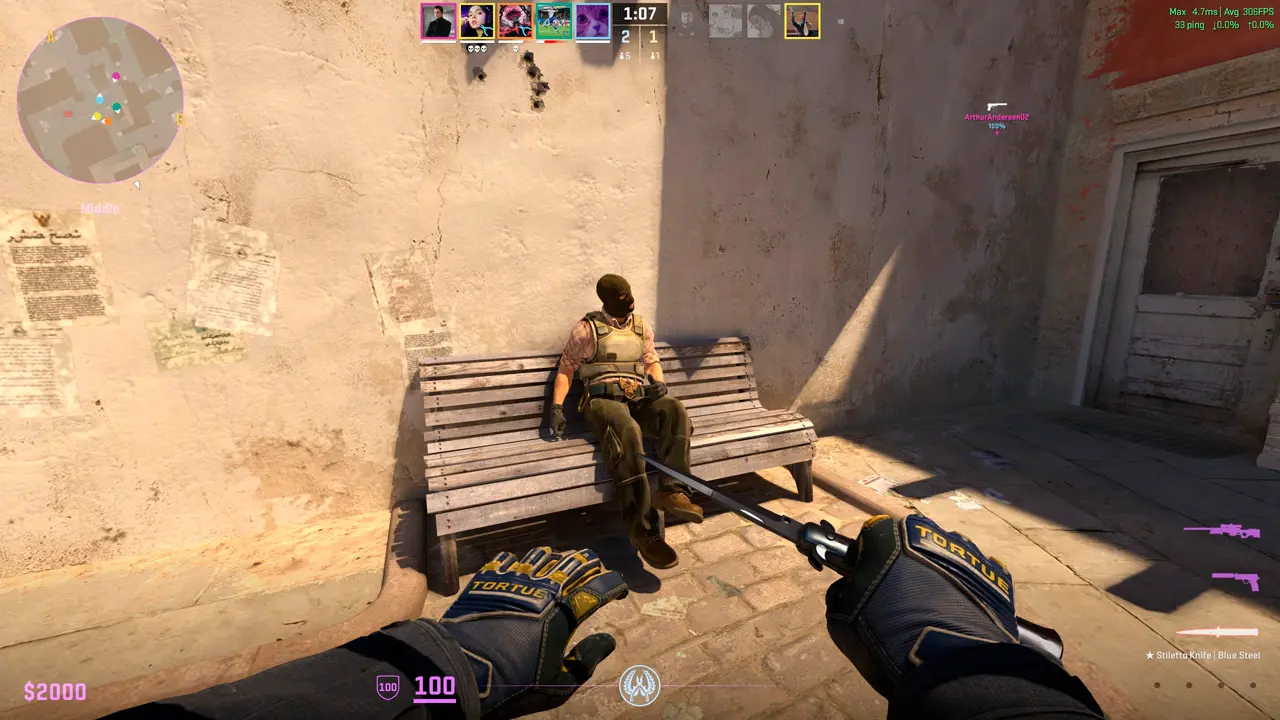Click the ArthurAndersen02 teammate name tag

point(996,117)
